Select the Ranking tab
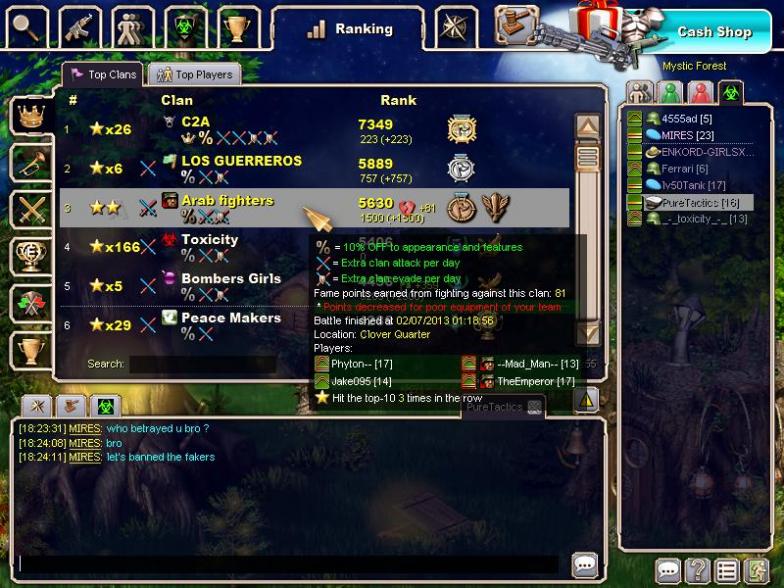The width and height of the screenshot is (784, 588). tap(350, 29)
